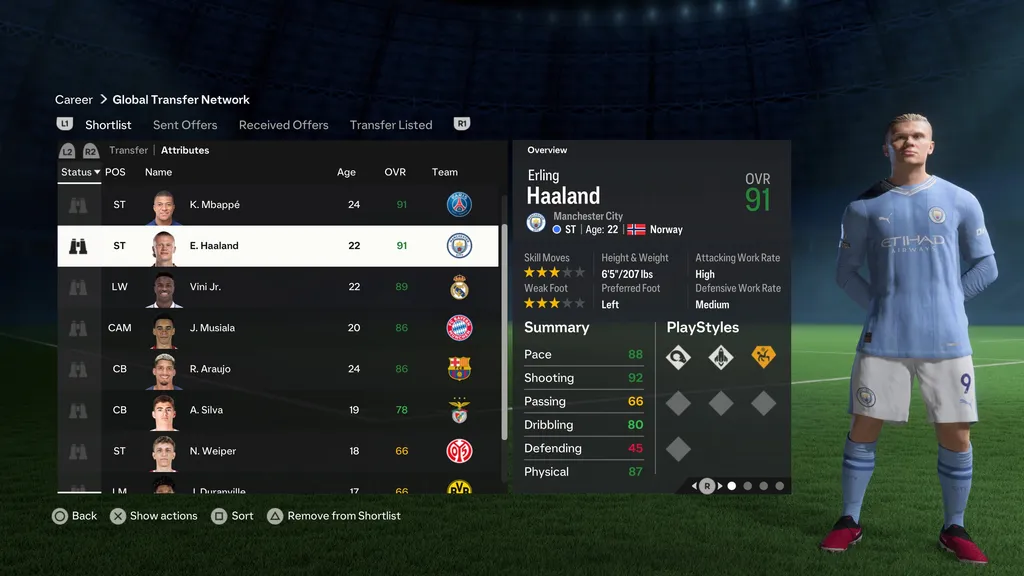Sort players by the Age column

click(346, 172)
